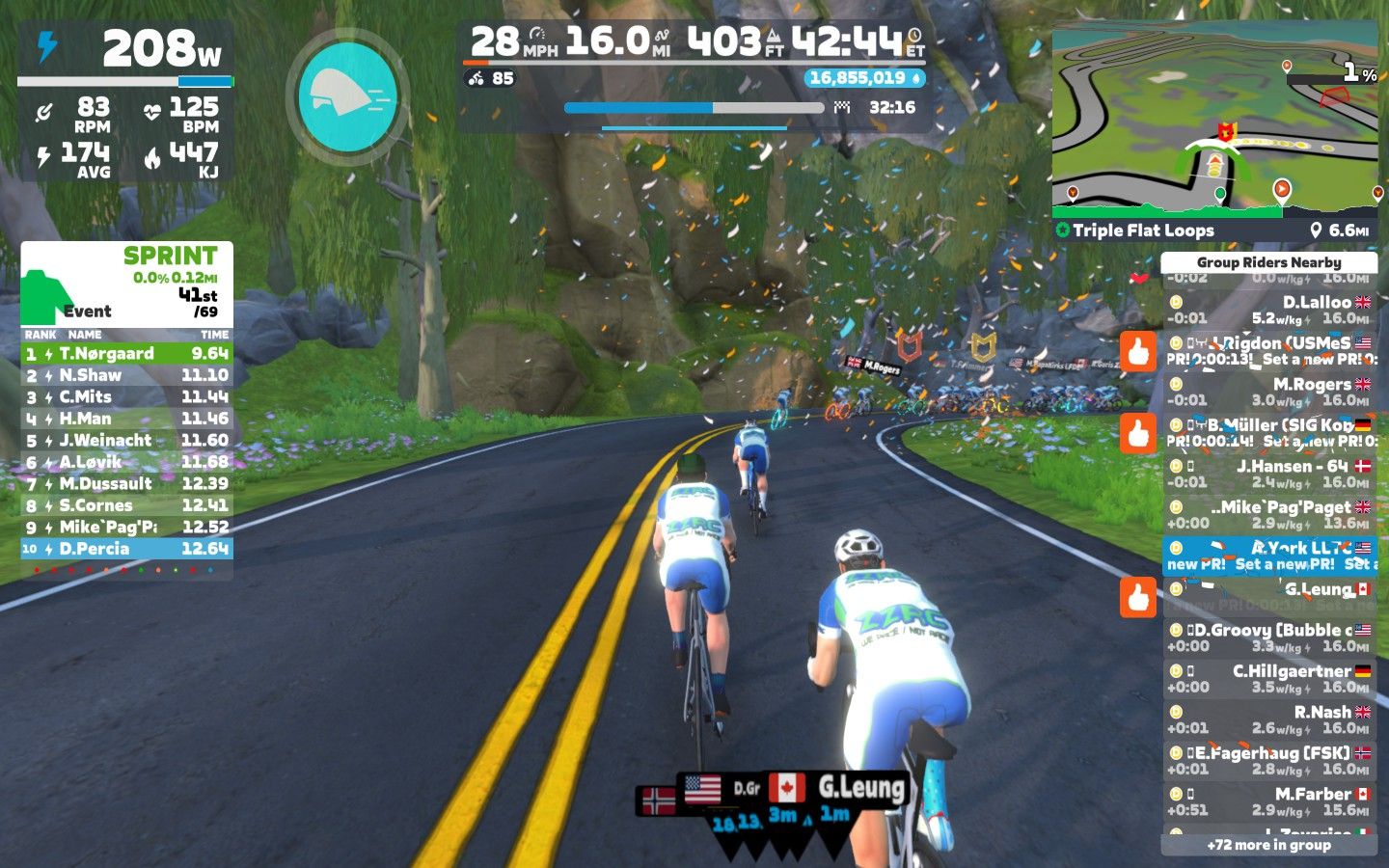1389x868 pixels.
Task: Select T.Nørgaard on the sprint leaderboard
Action: (x=126, y=354)
